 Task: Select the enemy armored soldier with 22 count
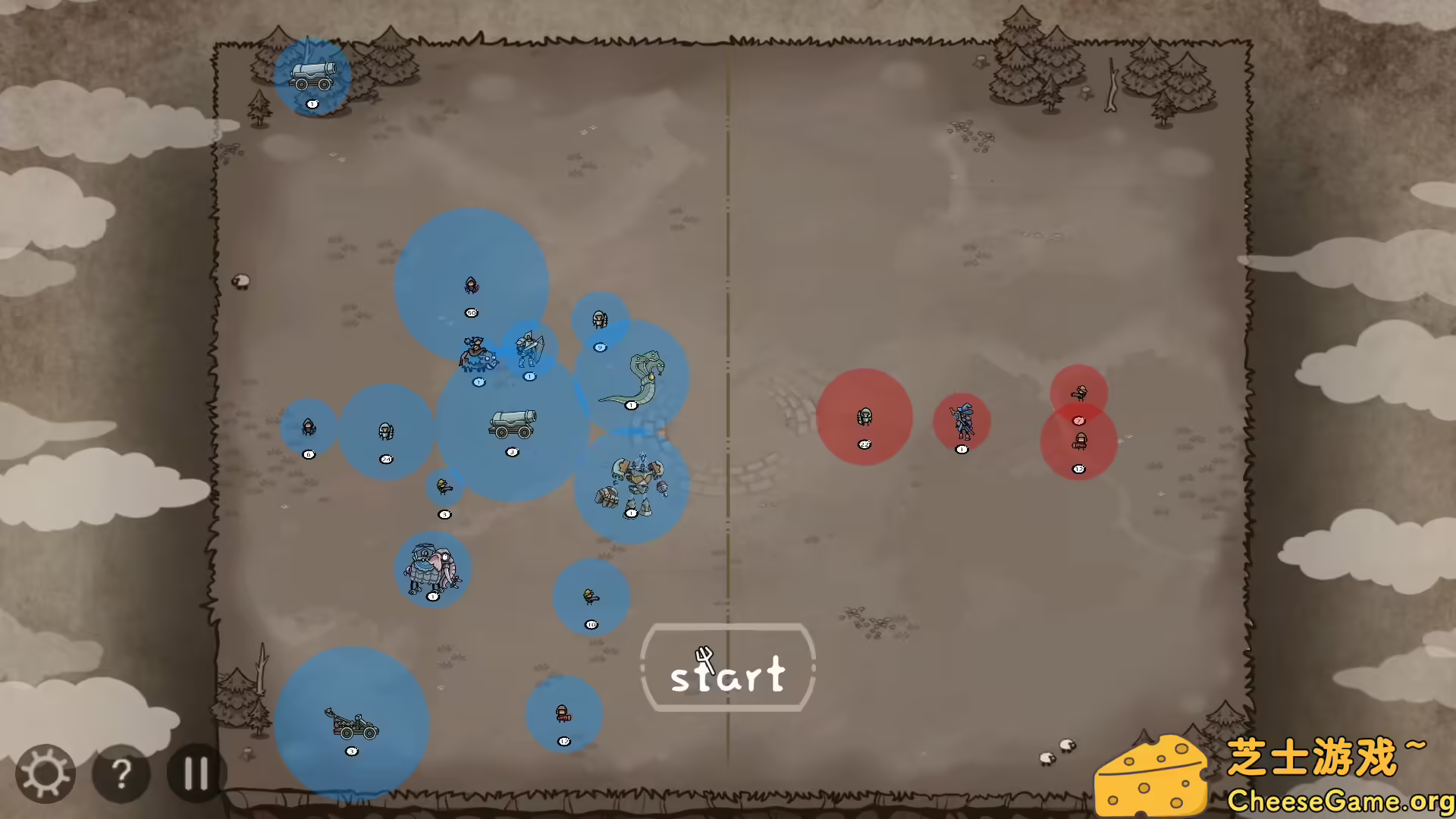tap(864, 417)
